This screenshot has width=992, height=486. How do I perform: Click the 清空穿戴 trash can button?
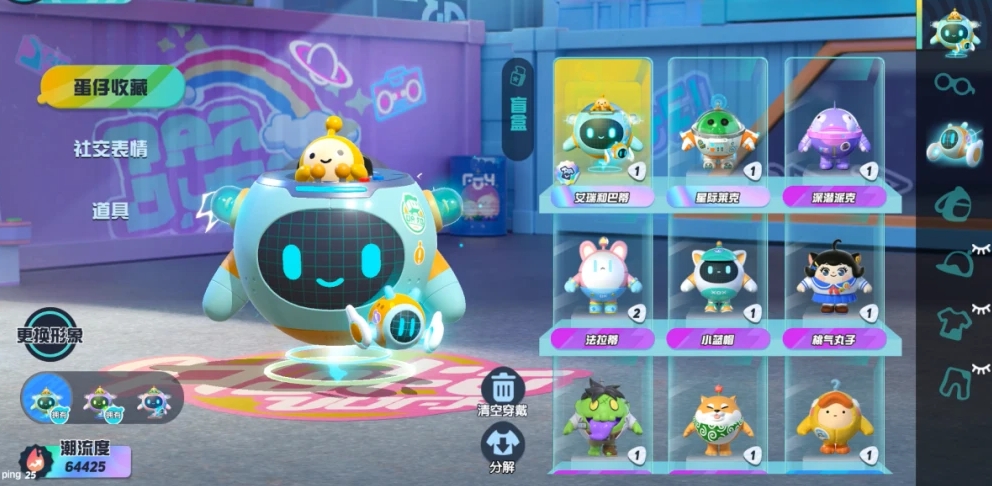point(503,392)
